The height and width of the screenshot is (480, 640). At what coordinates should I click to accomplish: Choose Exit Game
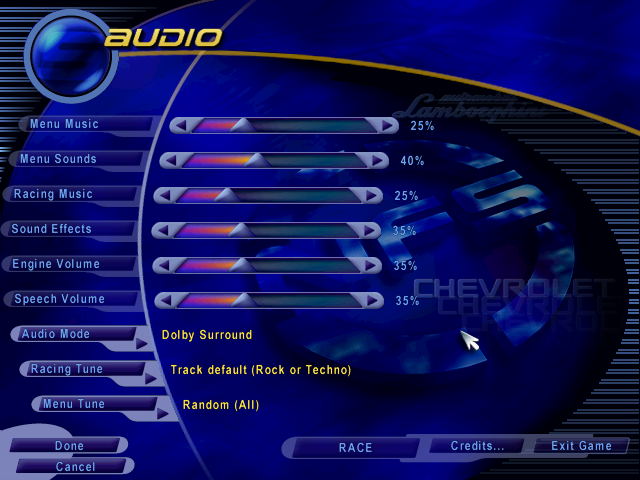pyautogui.click(x=581, y=446)
